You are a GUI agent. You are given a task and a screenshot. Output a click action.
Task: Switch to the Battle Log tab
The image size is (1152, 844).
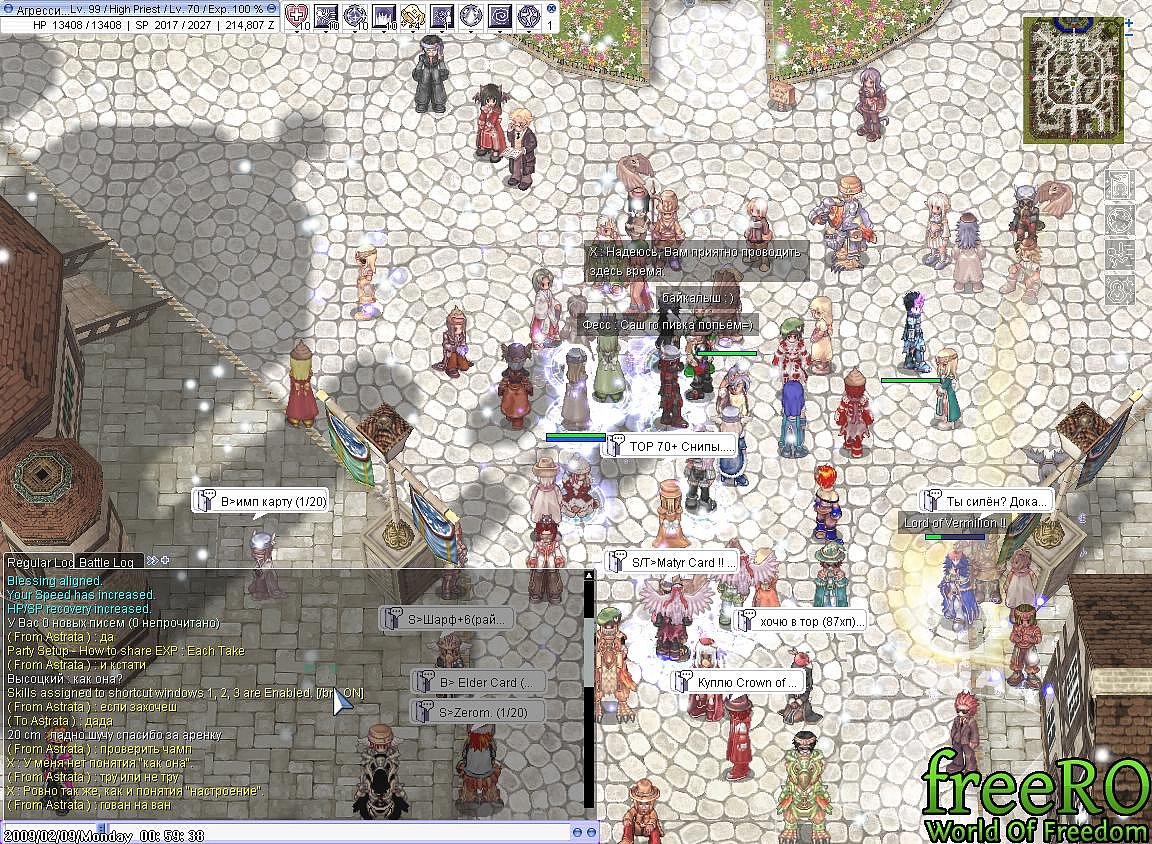[107, 562]
